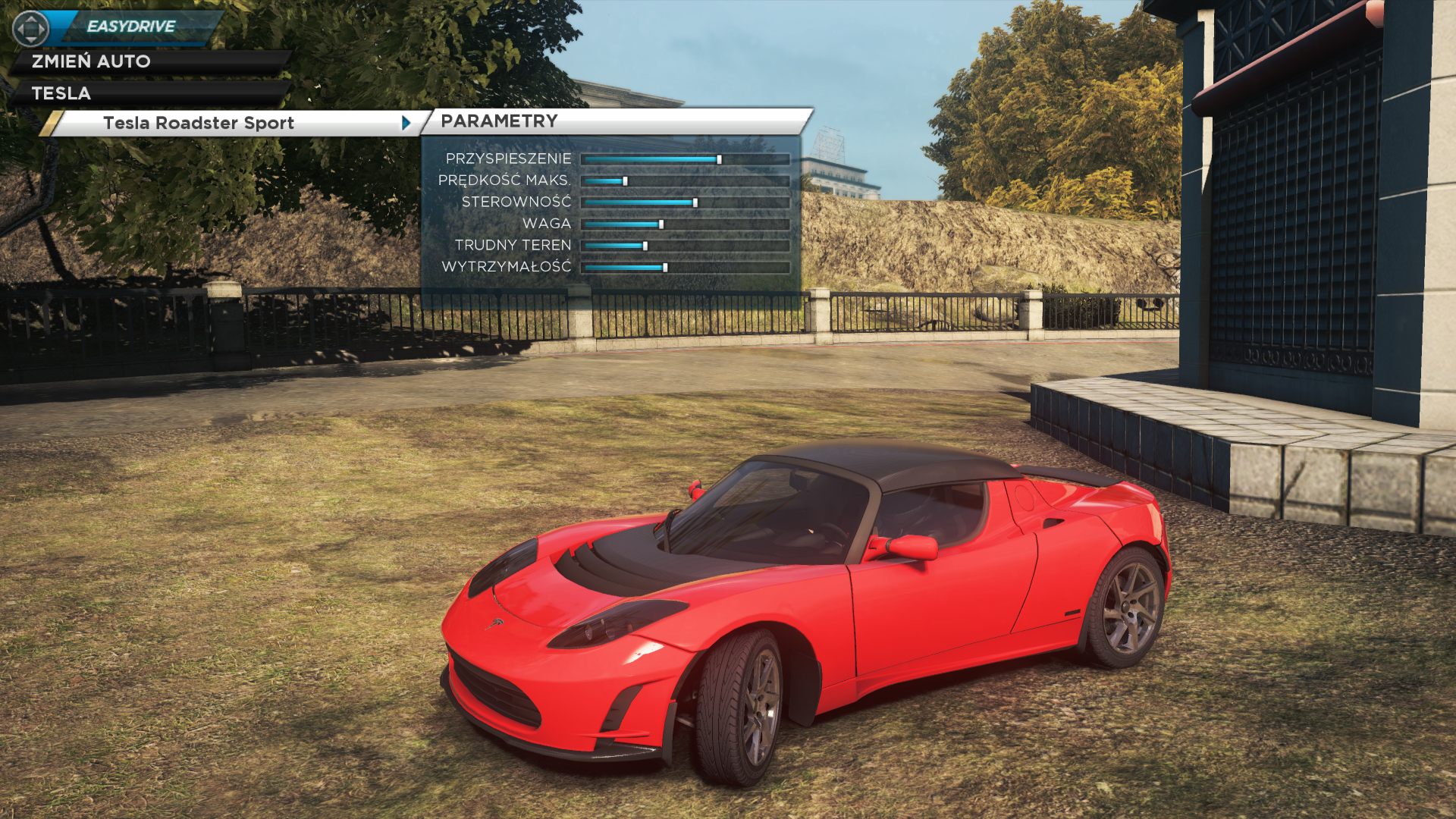The width and height of the screenshot is (1456, 819).
Task: Open the Zmień Auto menu row
Action: coord(91,61)
